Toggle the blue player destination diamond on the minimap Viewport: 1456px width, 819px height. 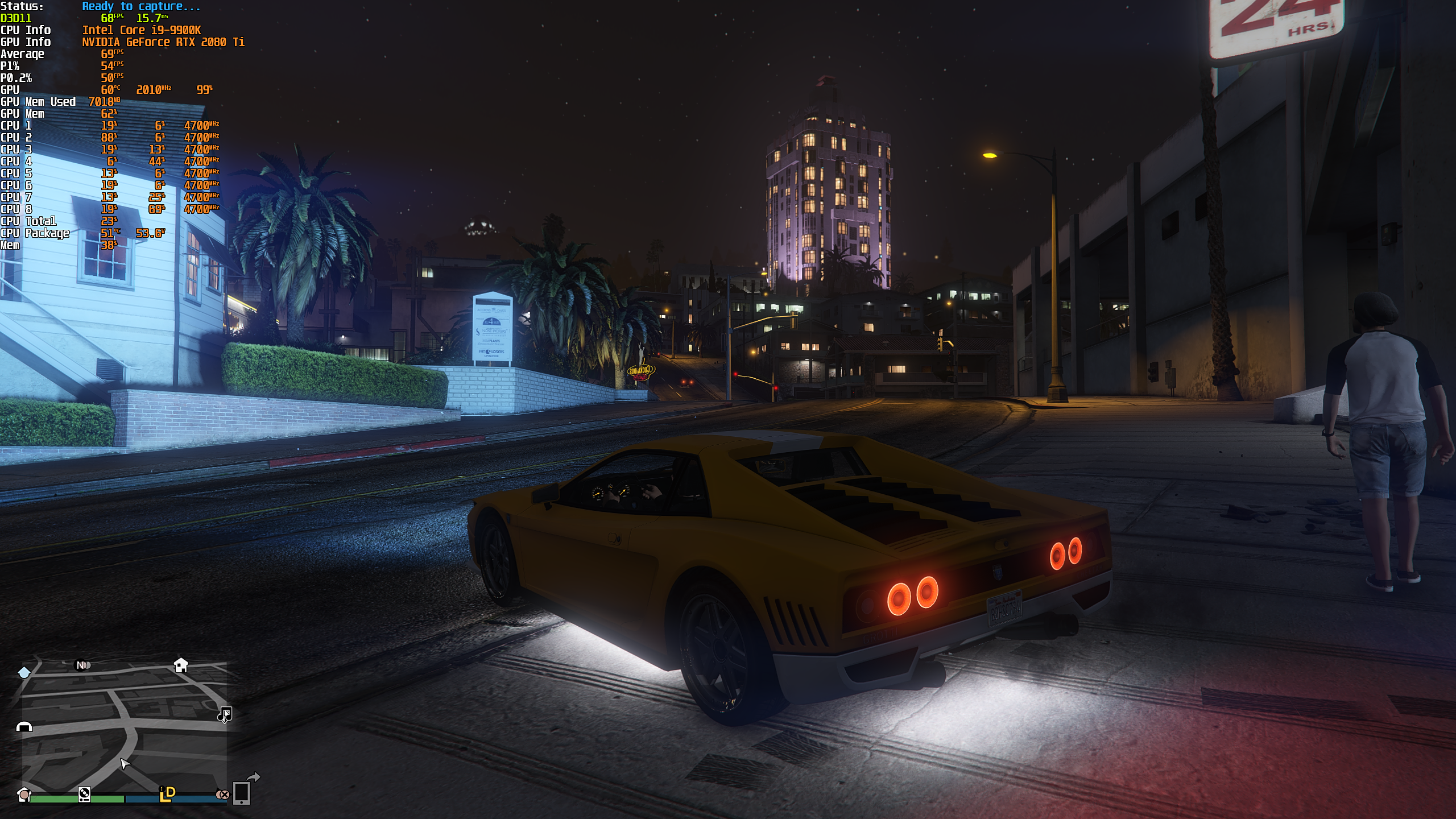24,673
